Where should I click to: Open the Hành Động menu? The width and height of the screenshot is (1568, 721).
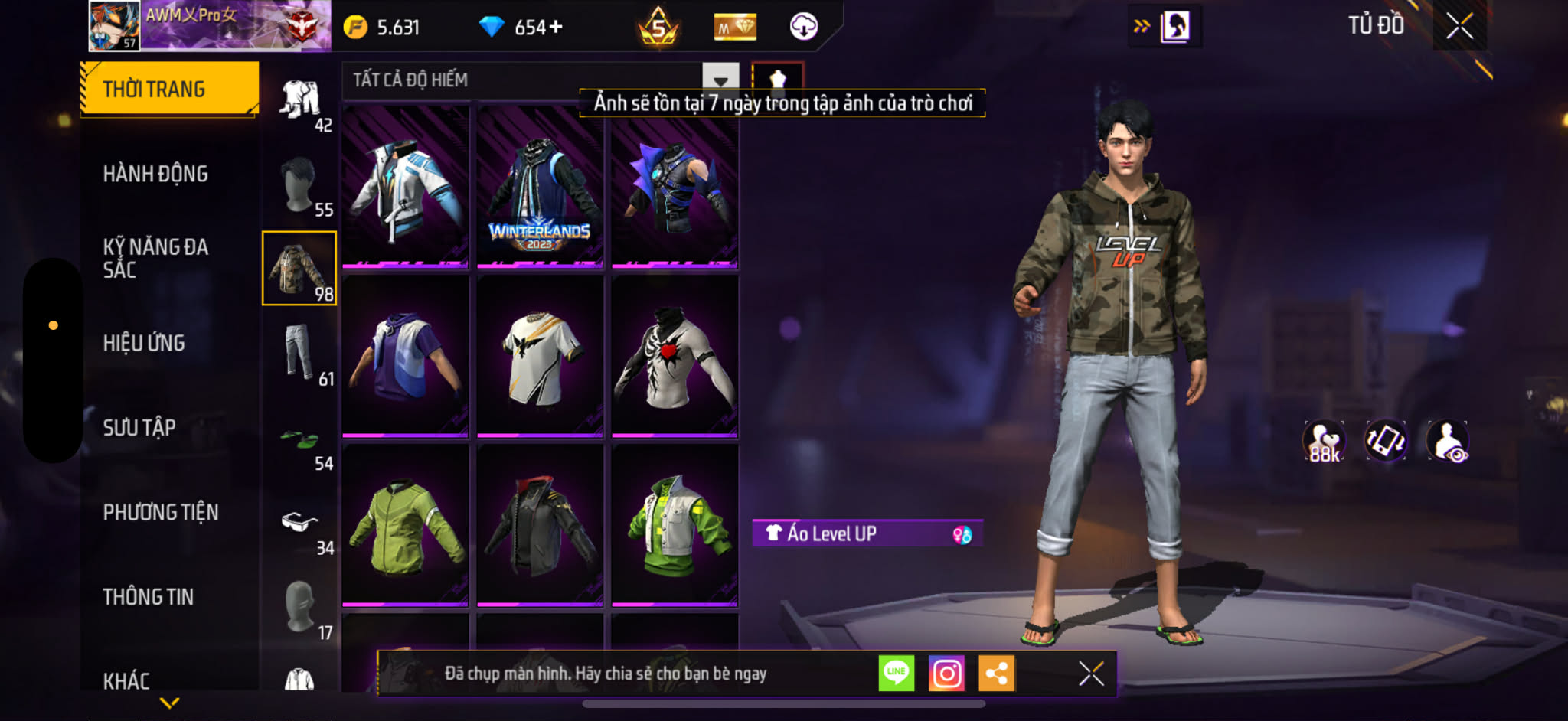coord(155,175)
